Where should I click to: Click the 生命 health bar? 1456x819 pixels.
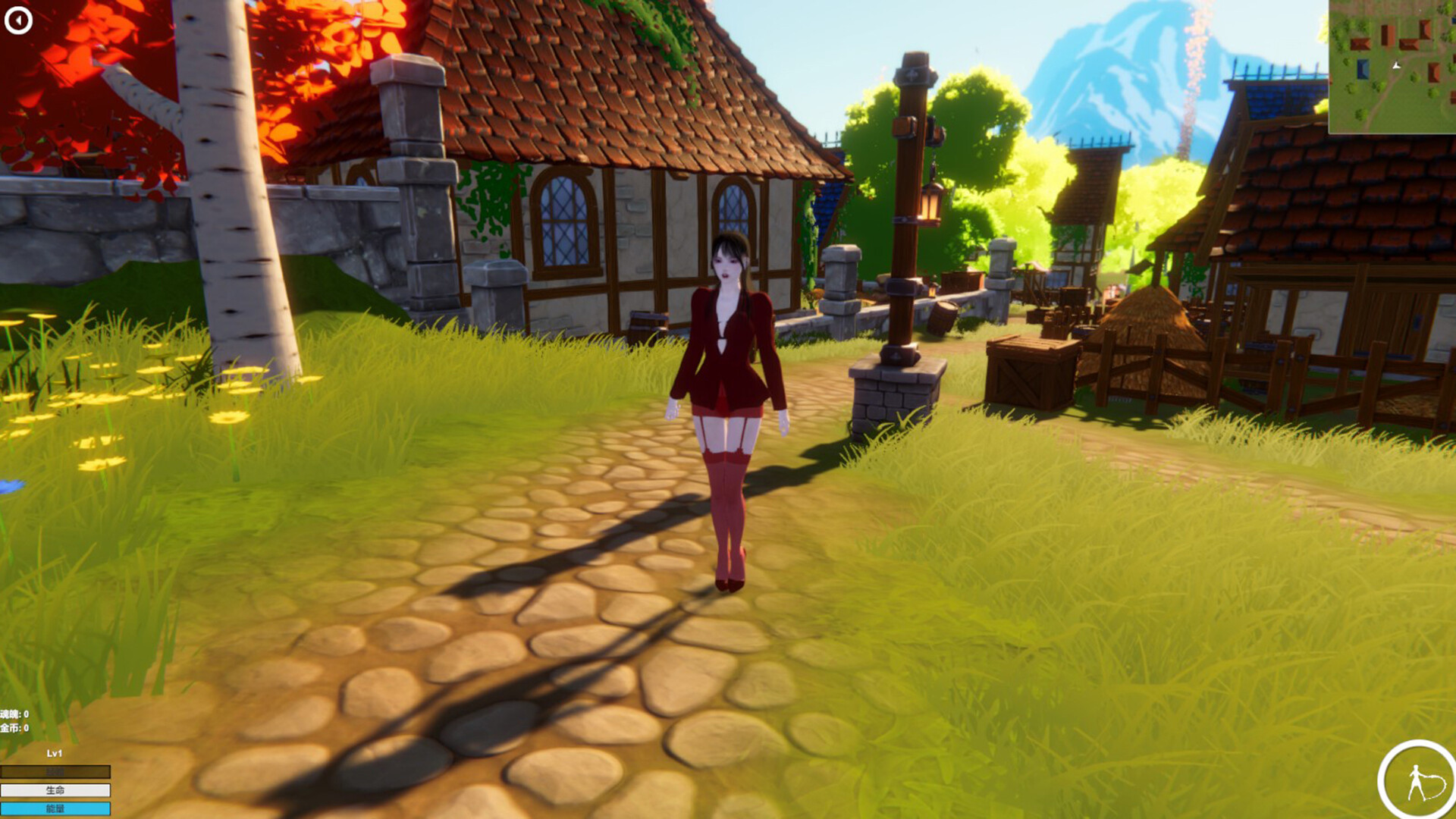click(x=55, y=790)
